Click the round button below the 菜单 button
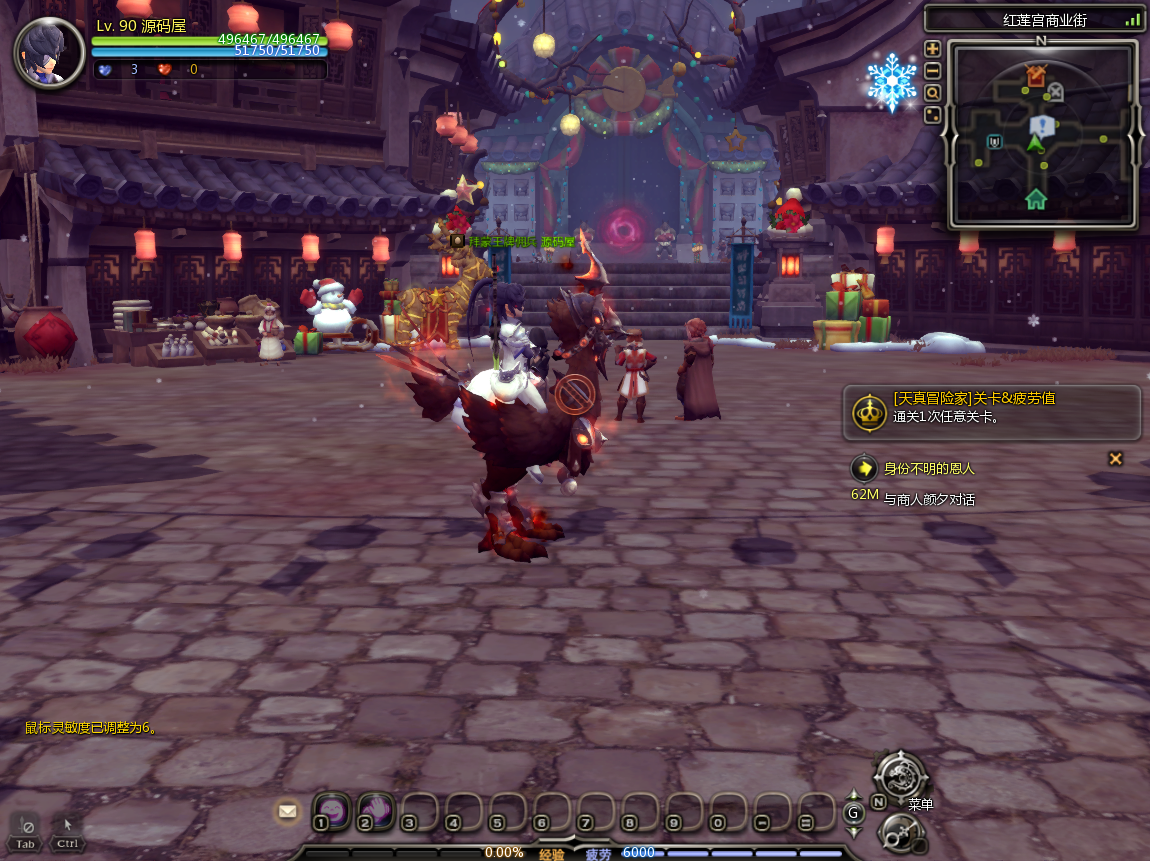The width and height of the screenshot is (1150, 861). tap(899, 833)
